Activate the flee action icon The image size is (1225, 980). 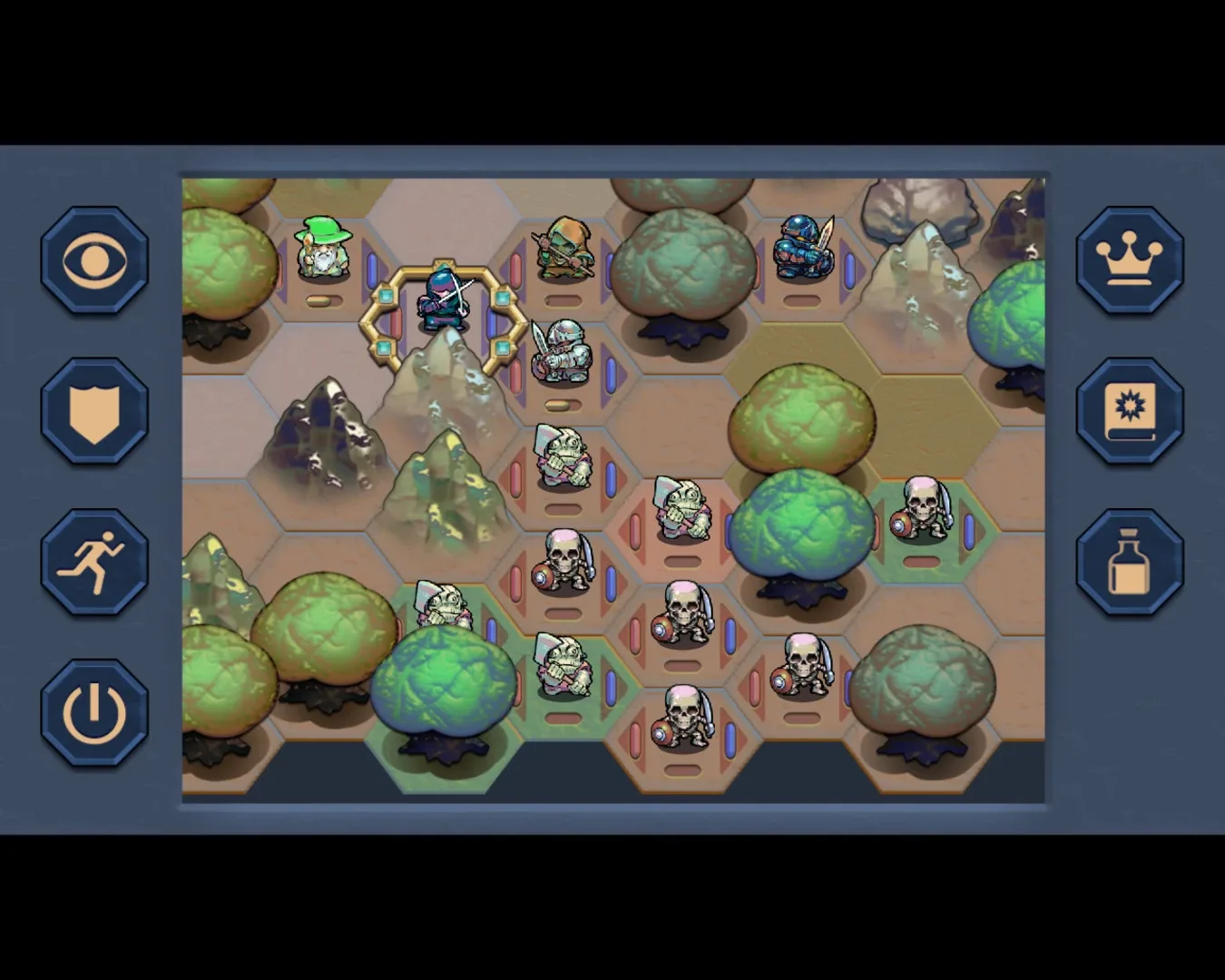point(92,560)
